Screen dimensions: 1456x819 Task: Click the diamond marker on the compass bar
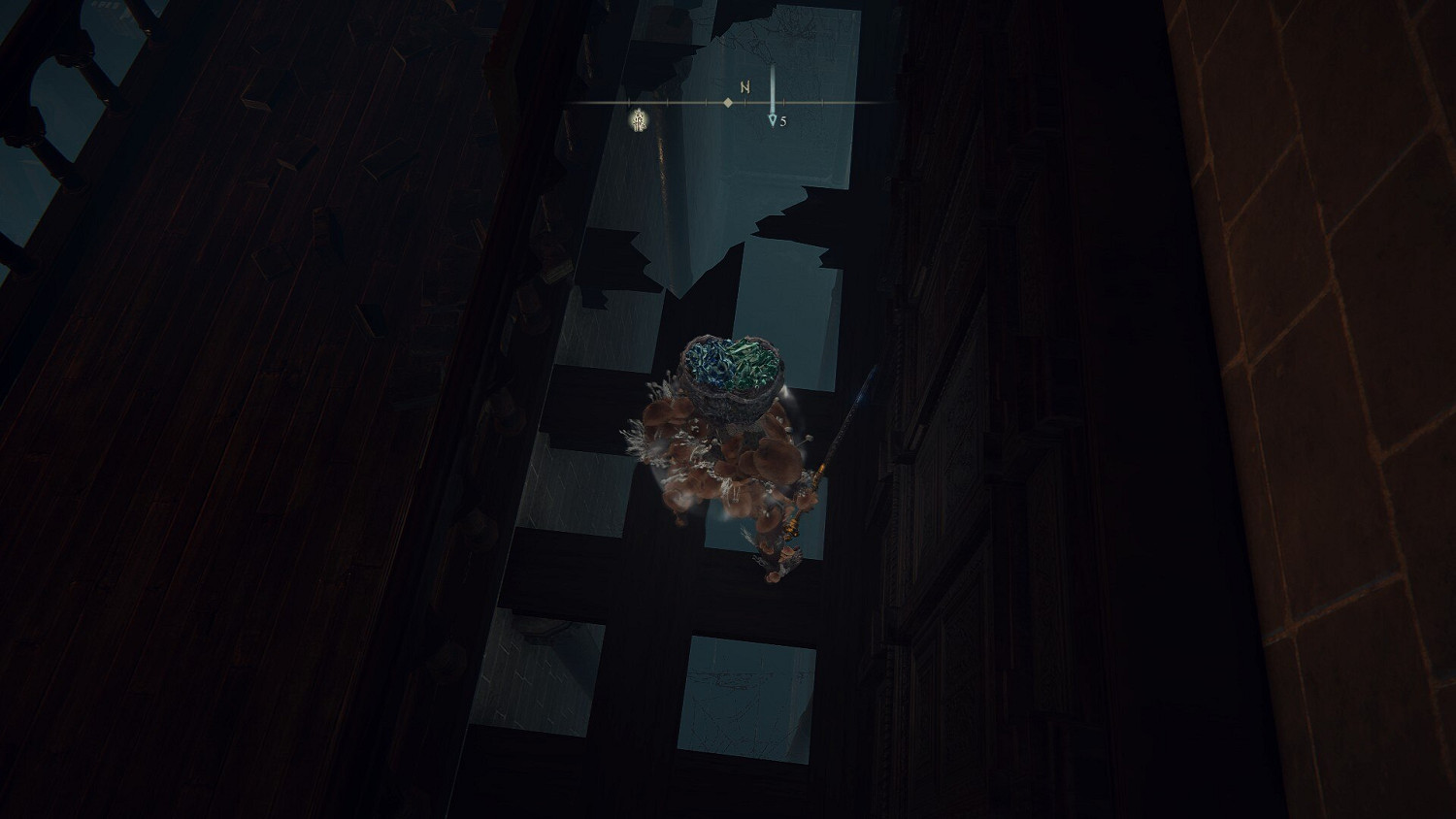click(x=728, y=102)
